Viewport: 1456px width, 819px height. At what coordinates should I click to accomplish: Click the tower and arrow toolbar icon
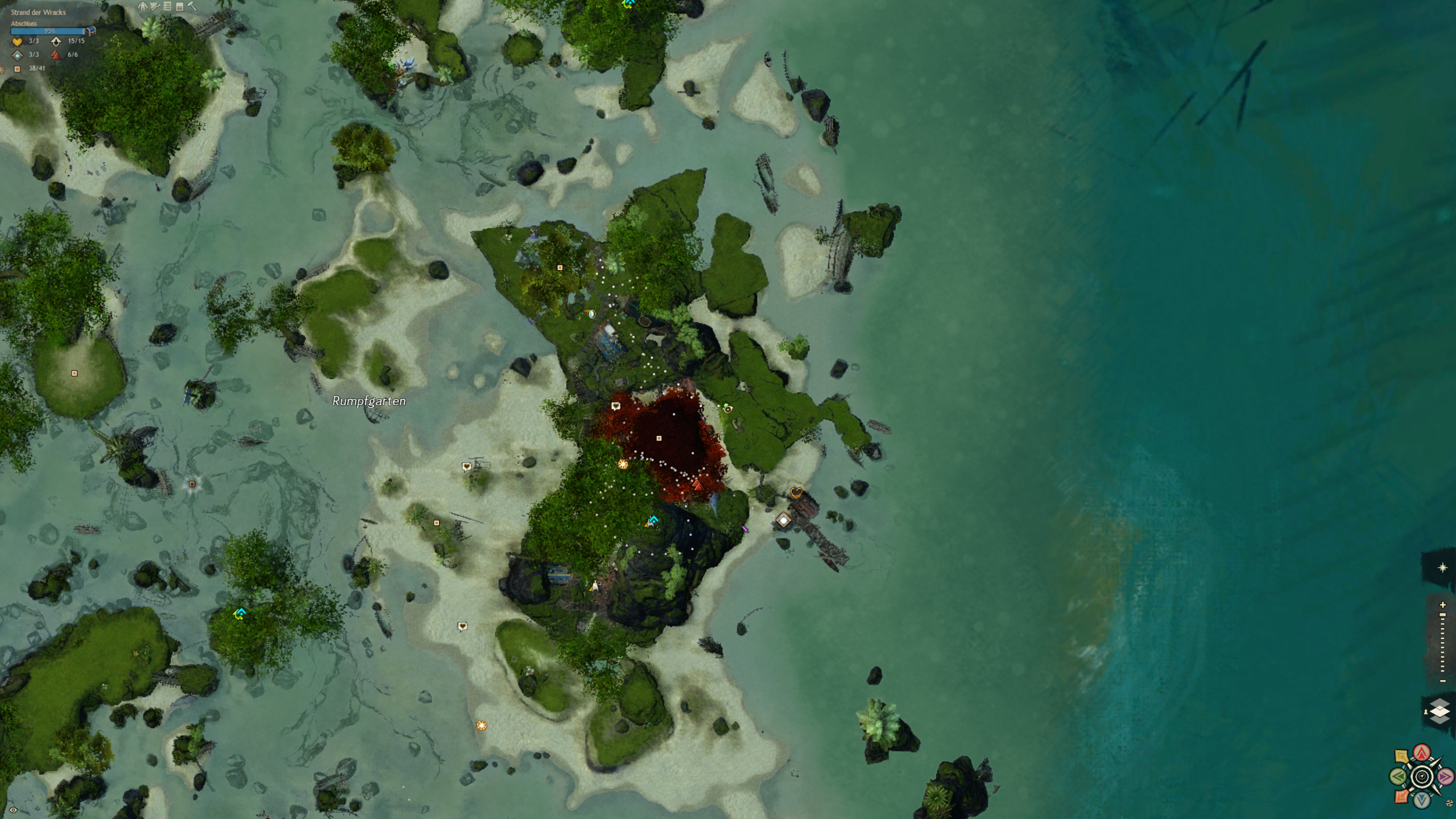pyautogui.click(x=155, y=6)
